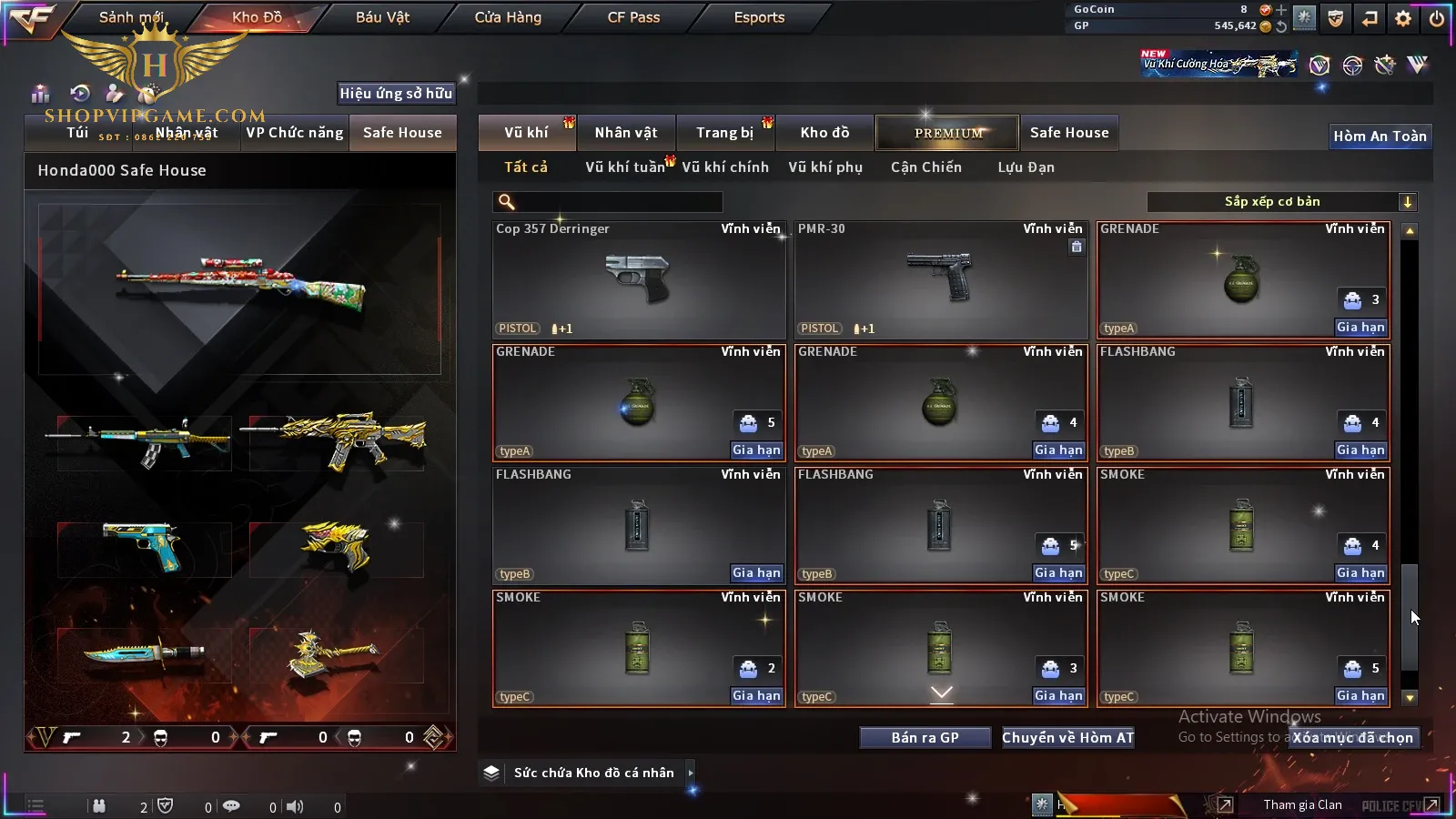Show Cận Chiến melee weapons

coord(925,167)
